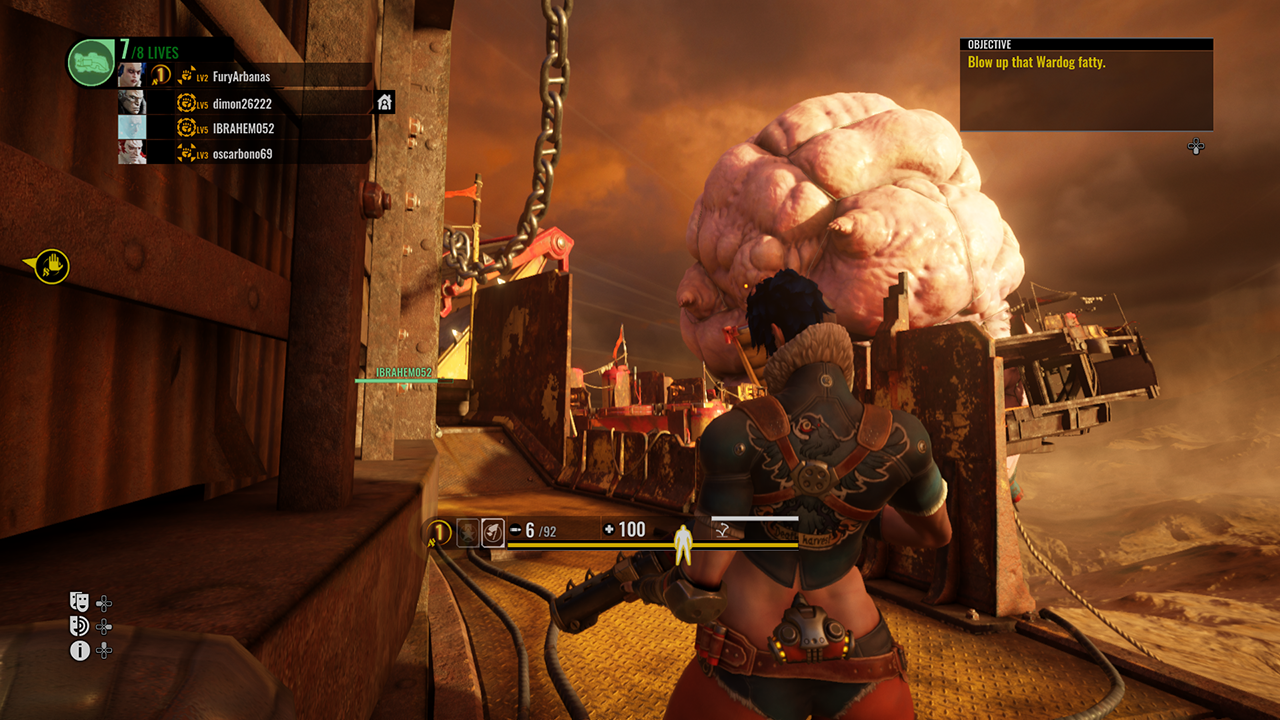Click the dodge roll stamina icon

pyautogui.click(x=720, y=531)
